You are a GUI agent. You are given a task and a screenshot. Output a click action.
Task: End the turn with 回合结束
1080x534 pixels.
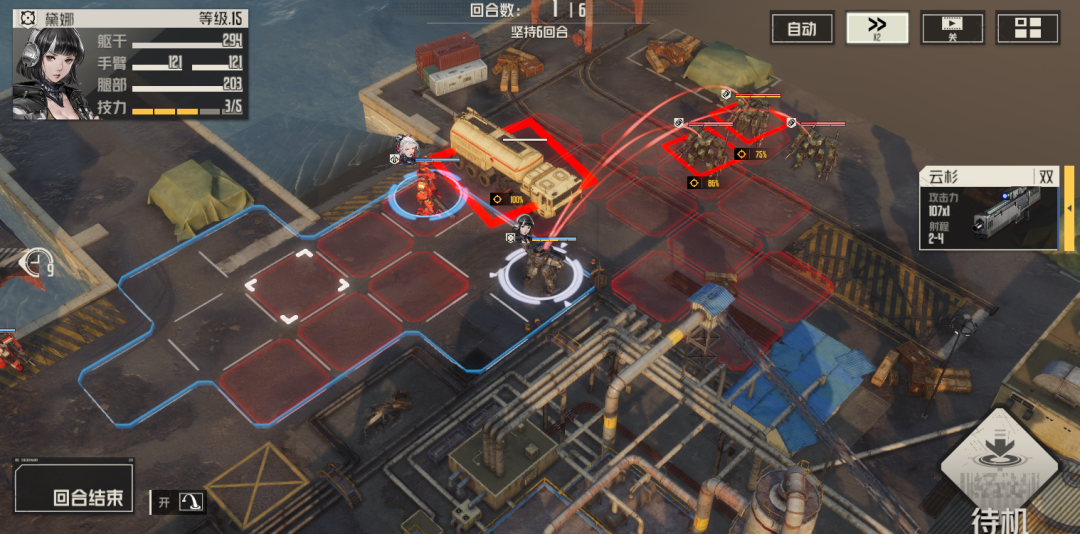88,497
